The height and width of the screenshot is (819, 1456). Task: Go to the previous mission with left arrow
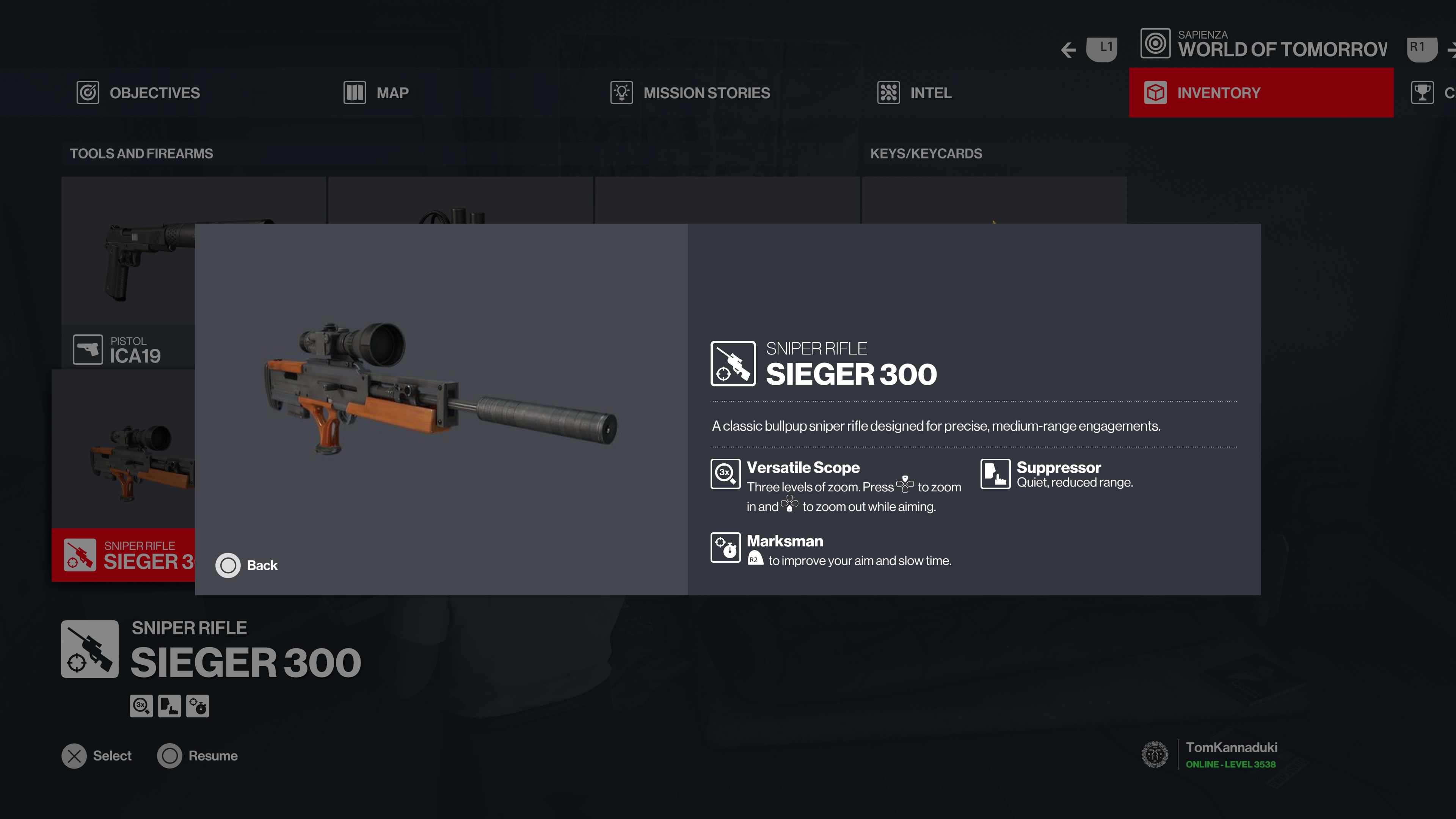(1068, 50)
